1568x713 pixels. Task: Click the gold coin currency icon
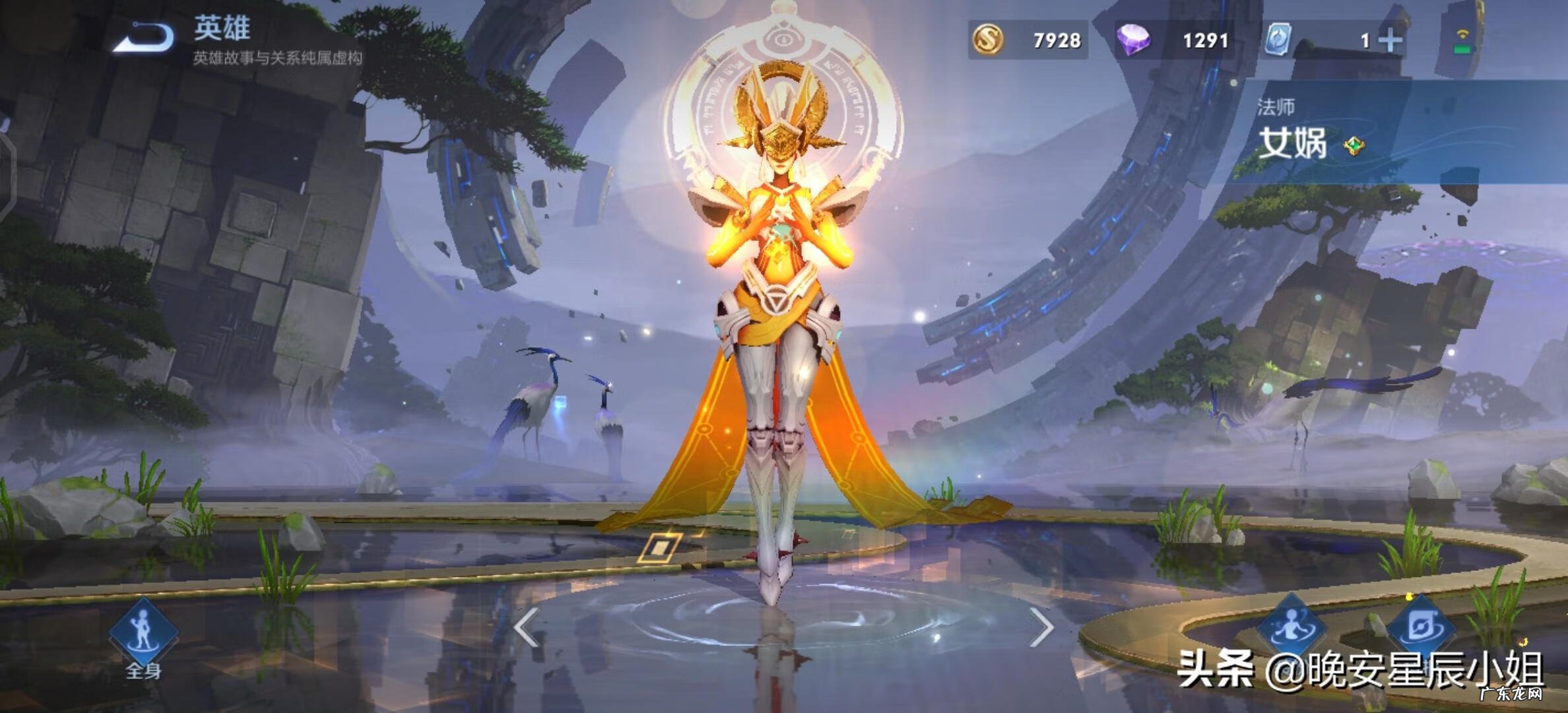[988, 40]
